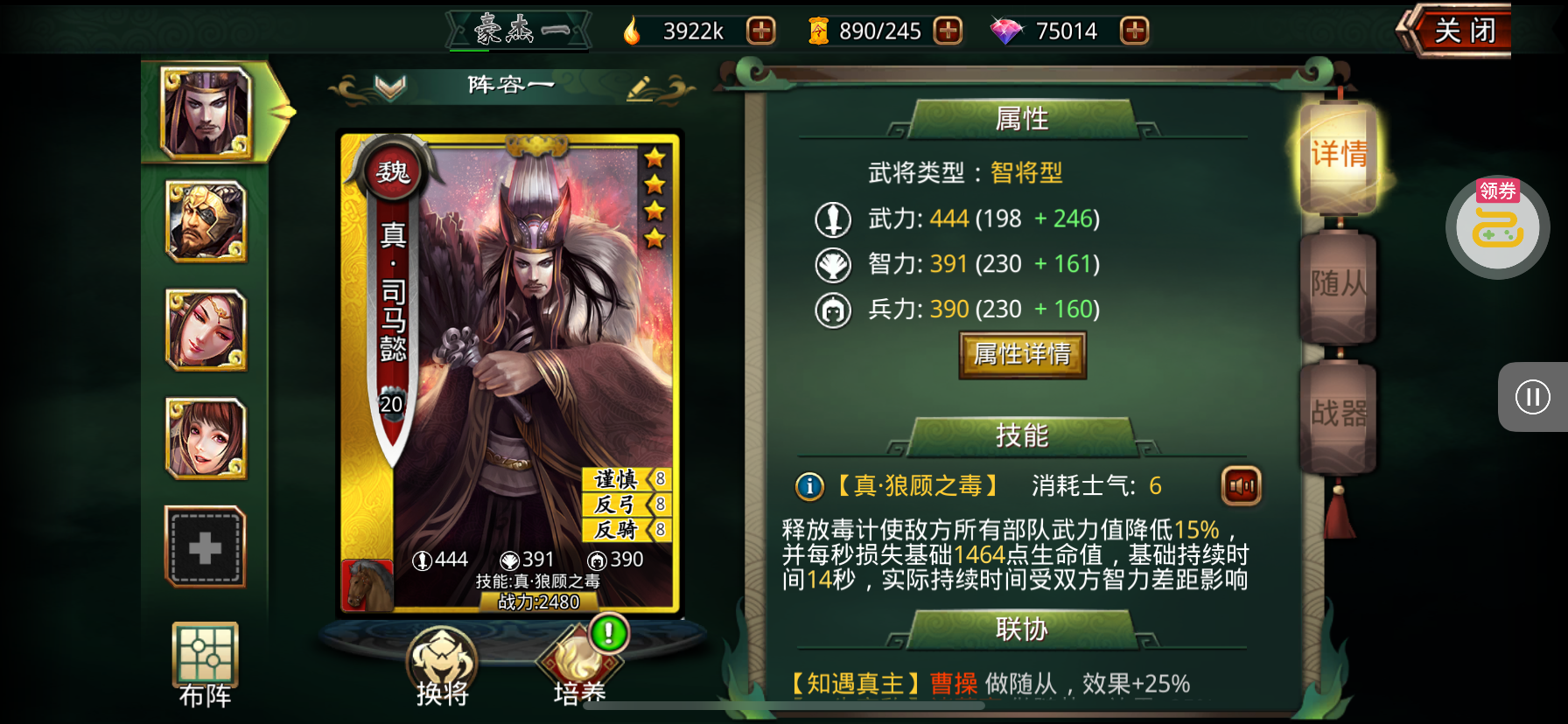This screenshot has width=1568, height=724.
Task: Add fire currency with its plus button
Action: 760,31
